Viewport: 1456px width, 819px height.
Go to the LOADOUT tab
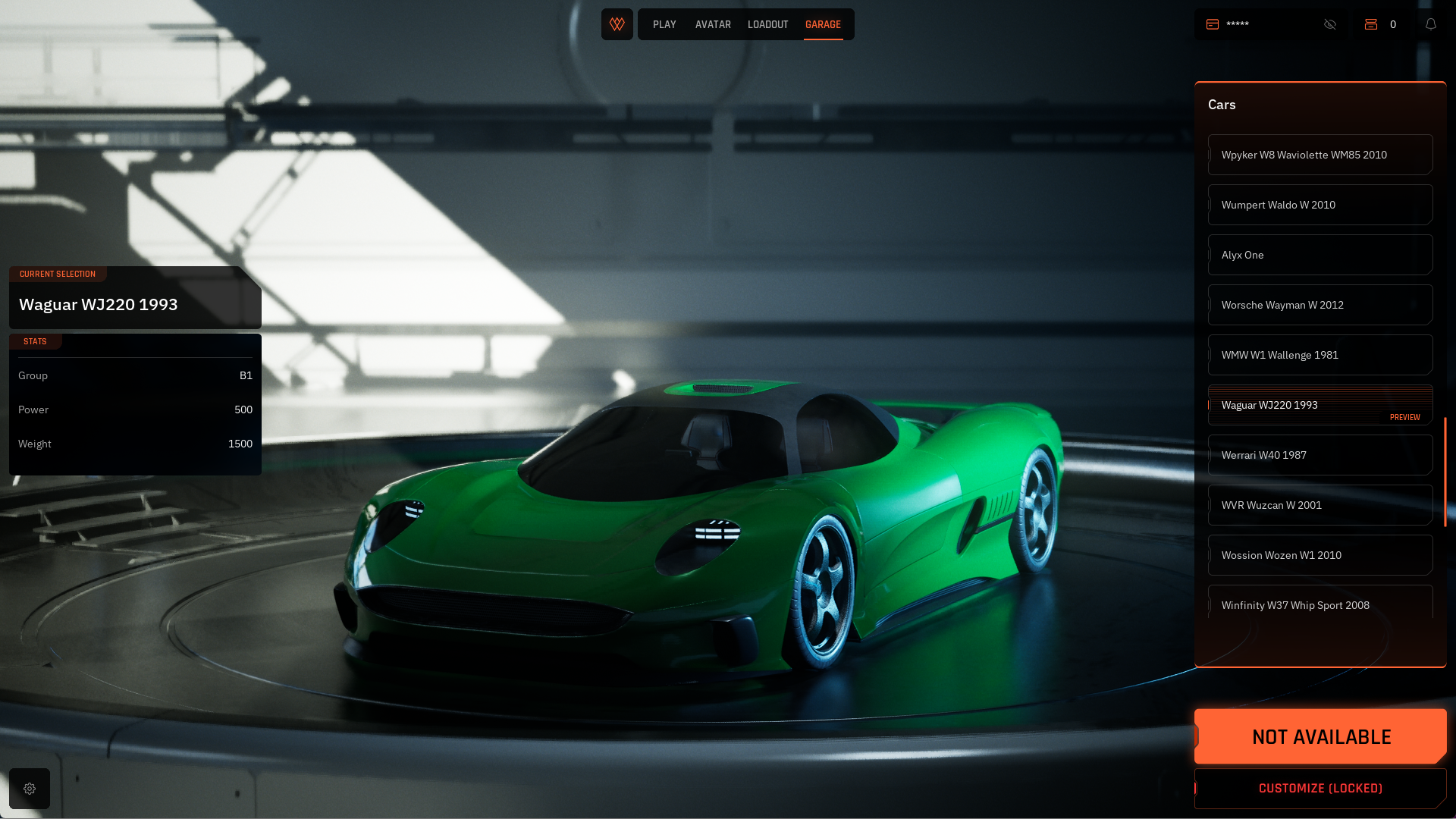(767, 24)
